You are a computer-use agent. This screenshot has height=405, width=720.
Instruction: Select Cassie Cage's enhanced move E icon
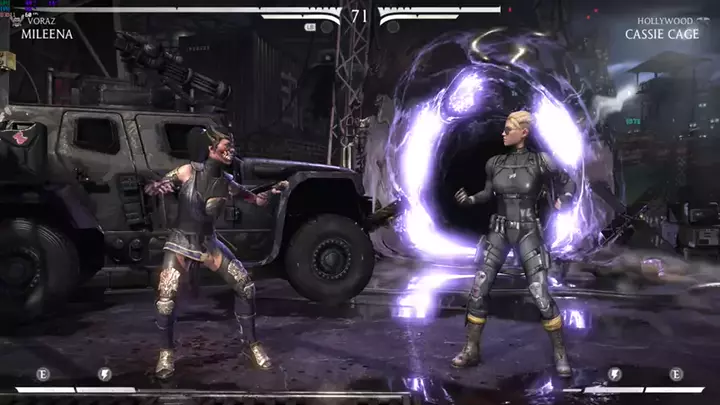676,374
